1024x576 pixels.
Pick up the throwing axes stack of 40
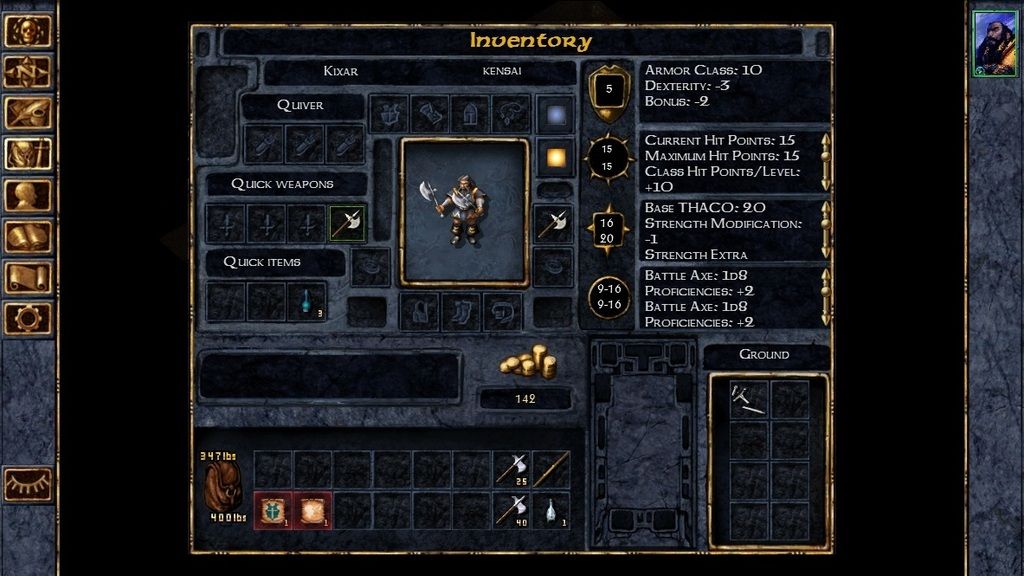(512, 510)
